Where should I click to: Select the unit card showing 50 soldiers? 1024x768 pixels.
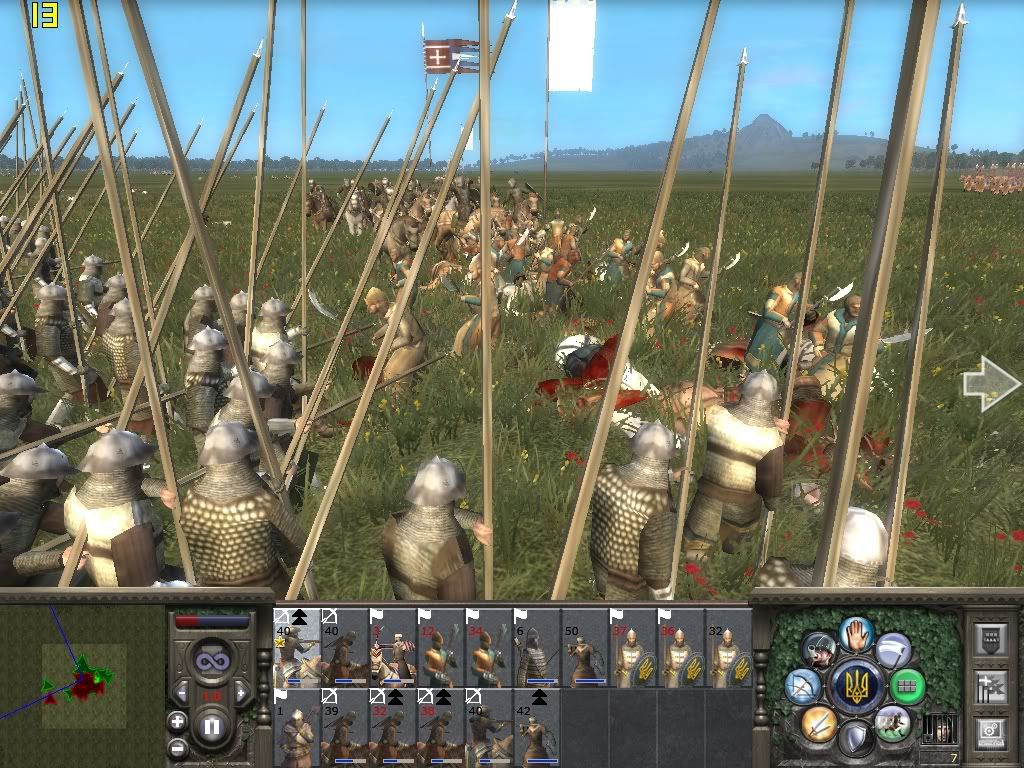click(585, 648)
